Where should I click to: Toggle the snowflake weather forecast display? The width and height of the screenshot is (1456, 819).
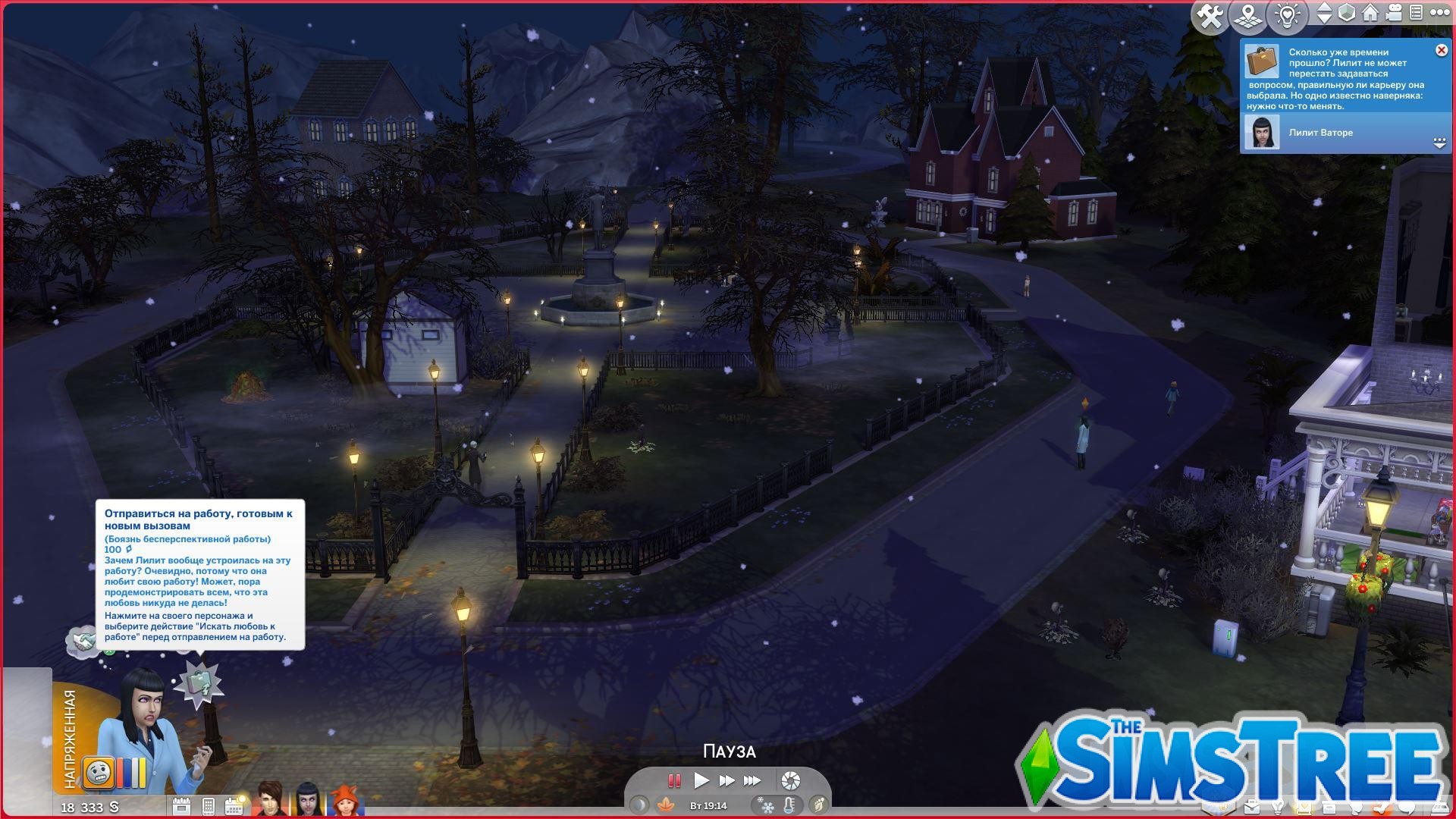tap(767, 805)
